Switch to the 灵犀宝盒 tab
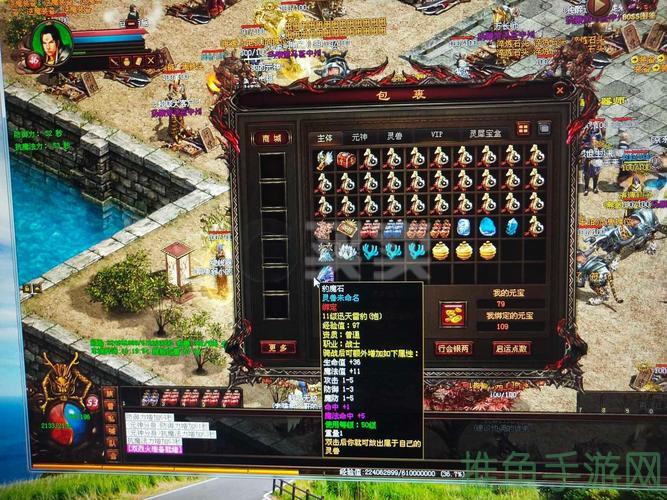 (484, 134)
